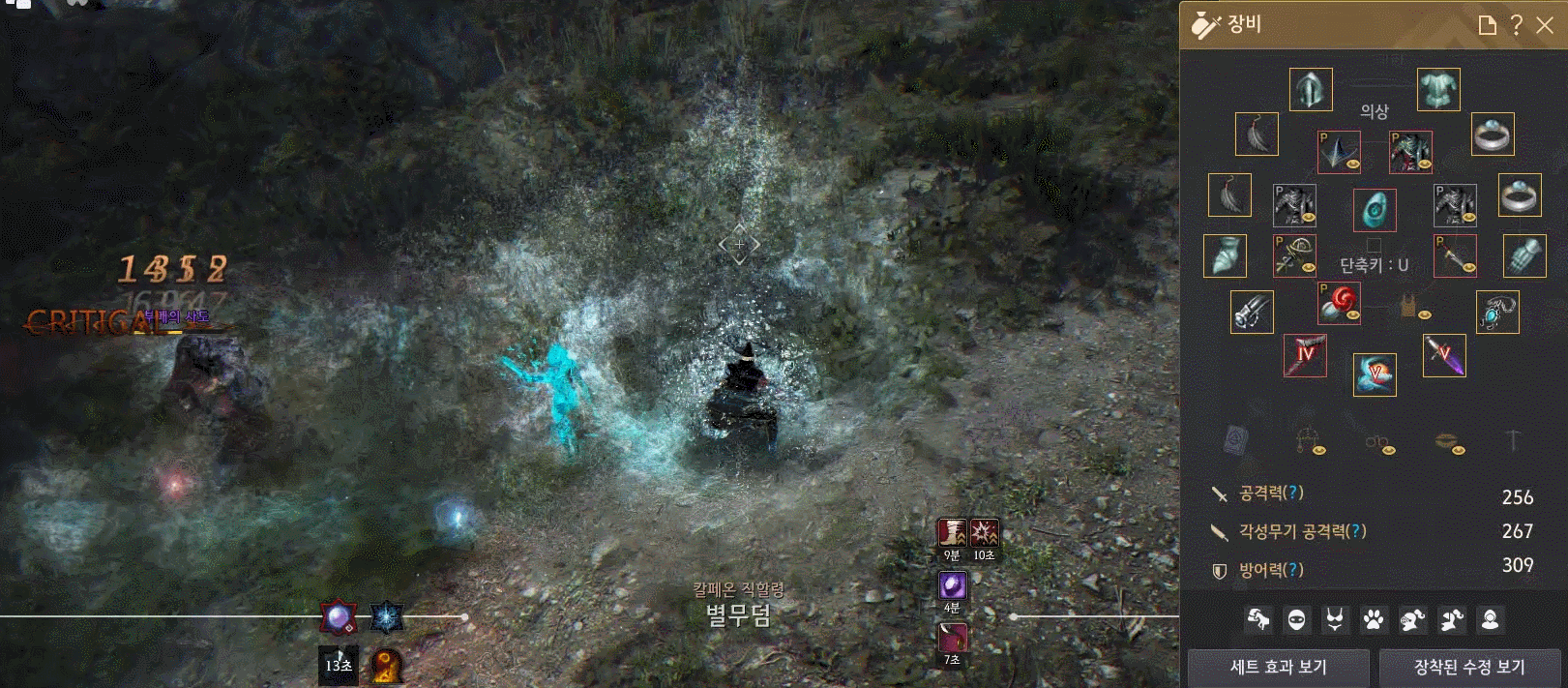Select the witch hat costume slot

pyautogui.click(x=1339, y=152)
